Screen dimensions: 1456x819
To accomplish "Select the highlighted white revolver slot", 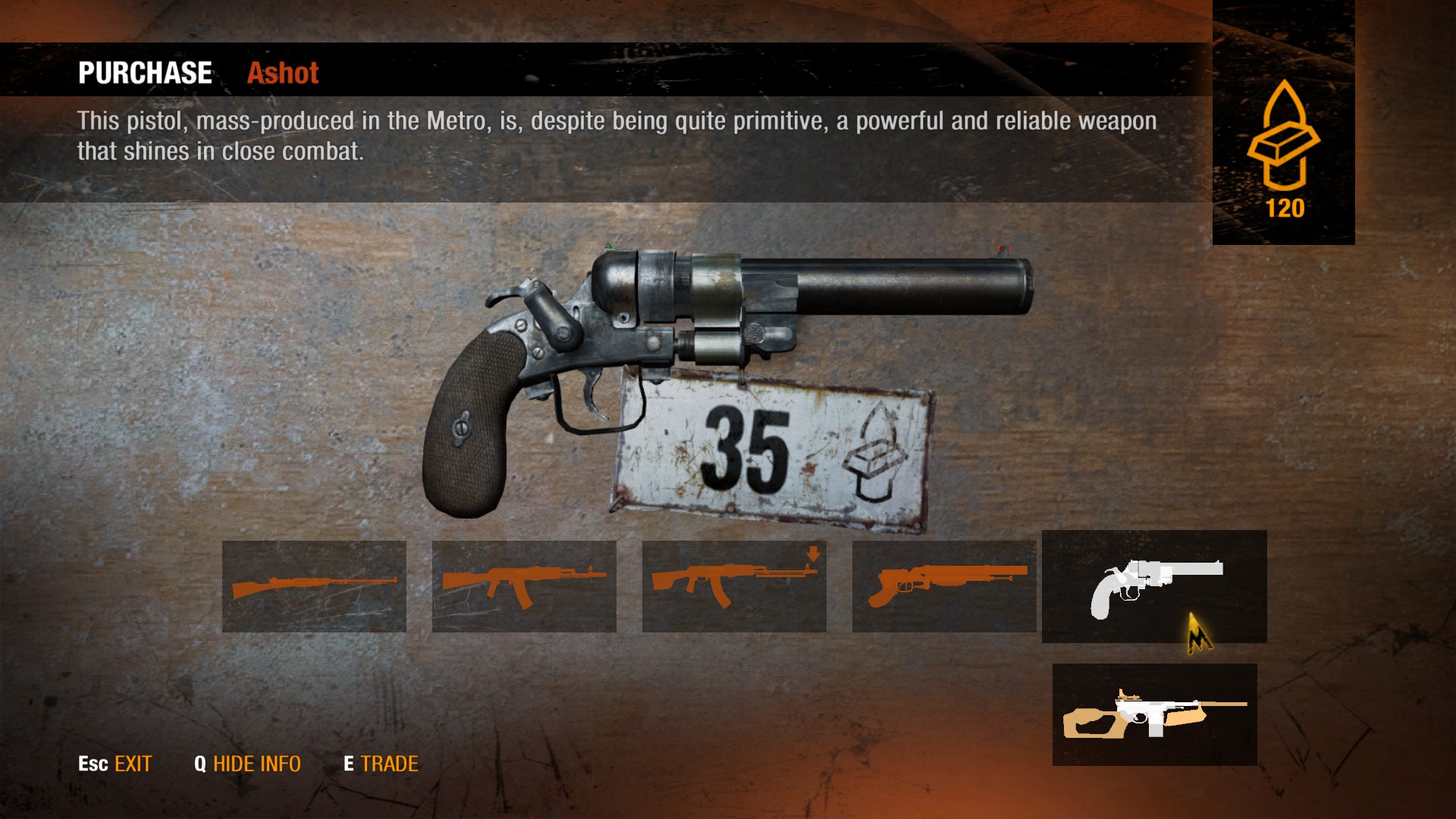I will [1154, 586].
